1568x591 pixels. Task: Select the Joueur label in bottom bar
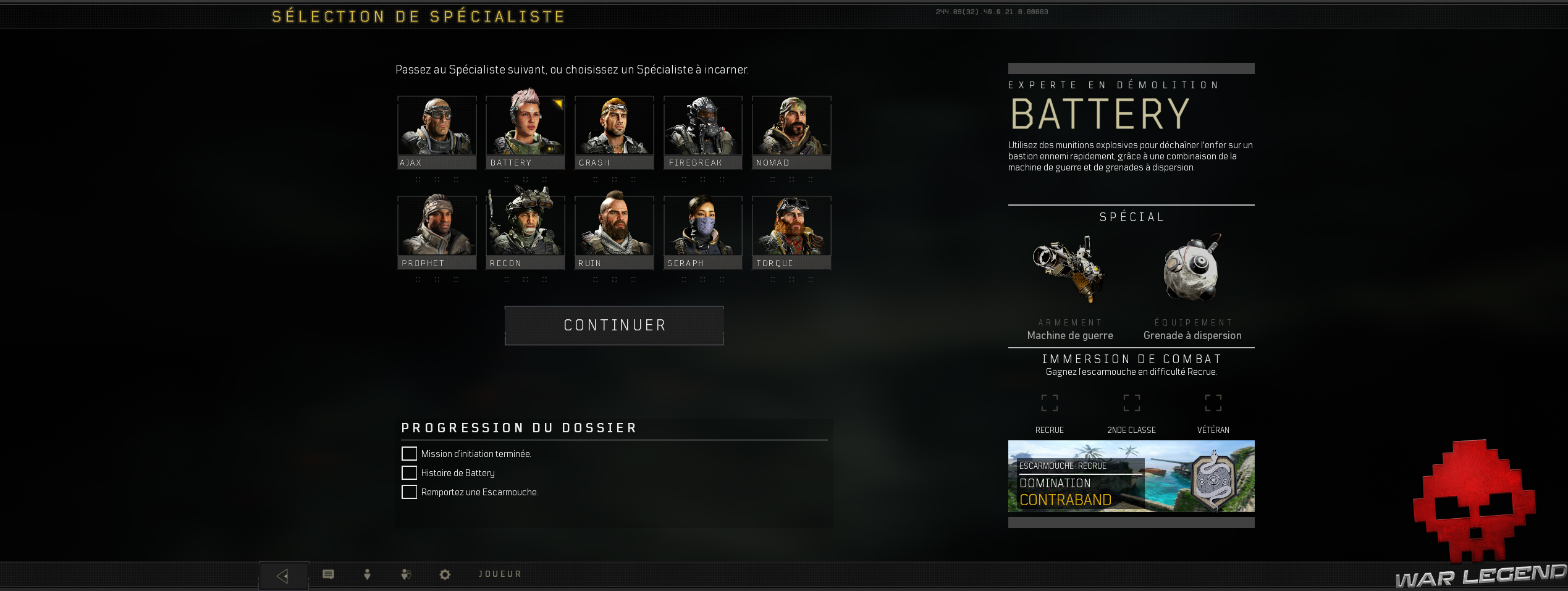[x=500, y=574]
